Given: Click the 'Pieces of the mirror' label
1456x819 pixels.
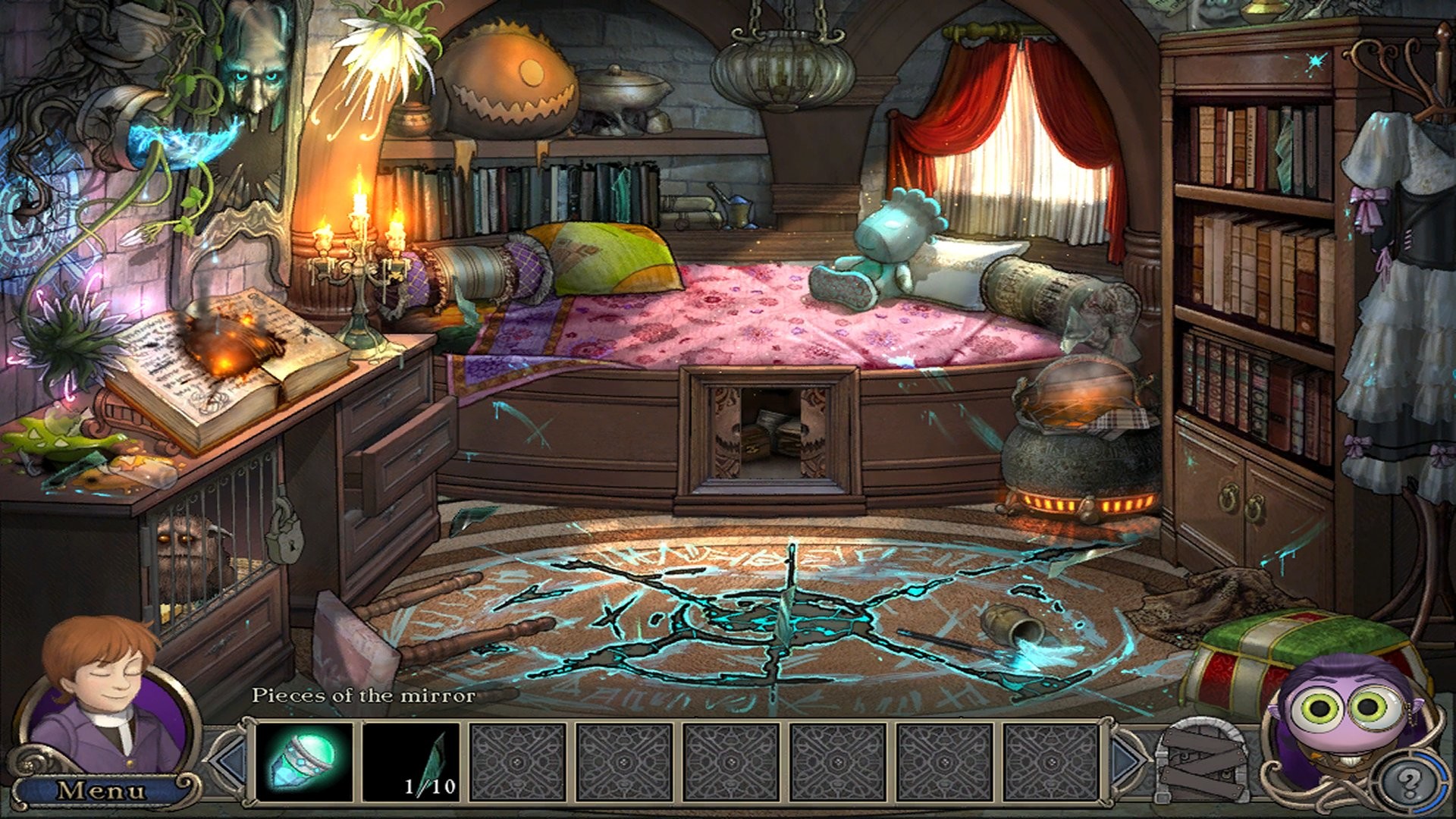Looking at the screenshot, I should [x=366, y=694].
